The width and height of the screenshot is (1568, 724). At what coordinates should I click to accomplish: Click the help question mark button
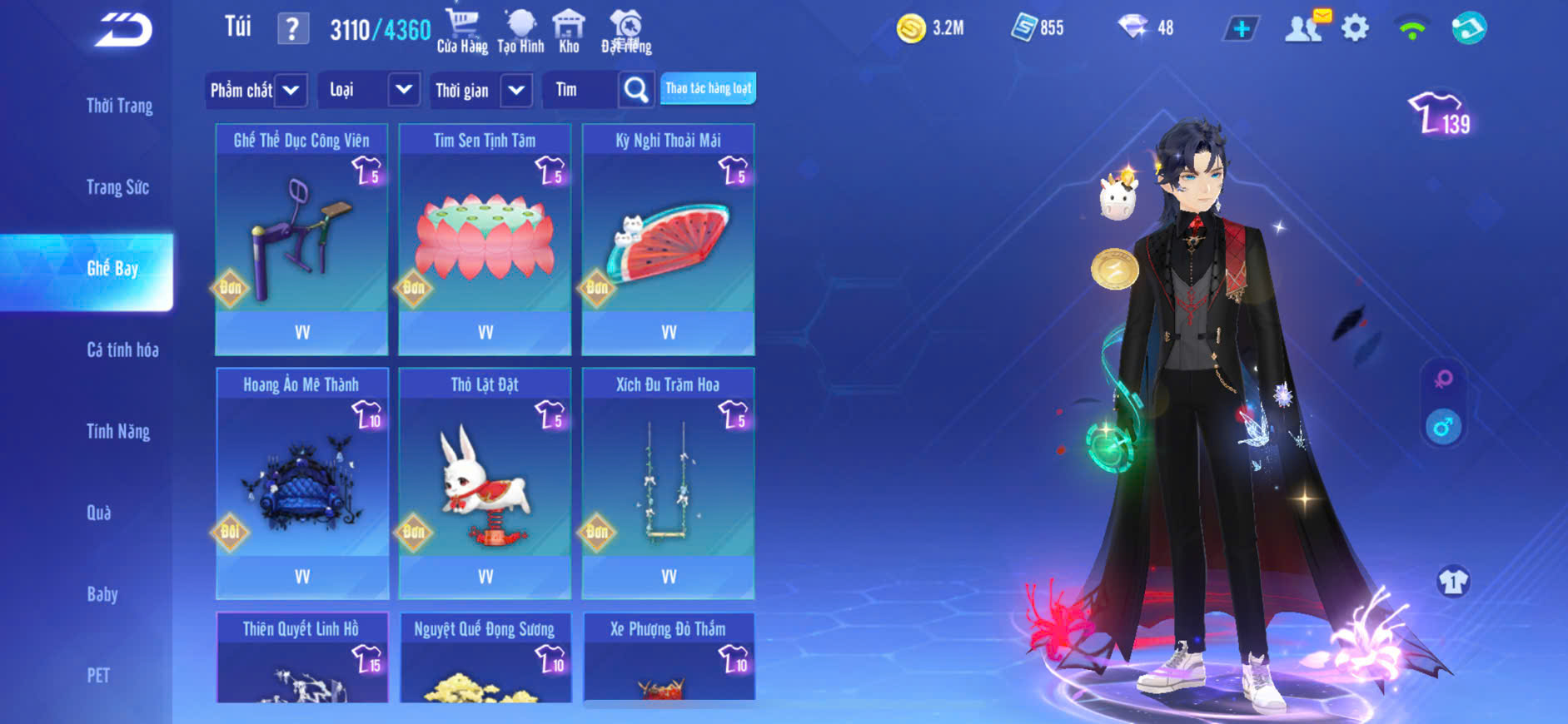292,29
